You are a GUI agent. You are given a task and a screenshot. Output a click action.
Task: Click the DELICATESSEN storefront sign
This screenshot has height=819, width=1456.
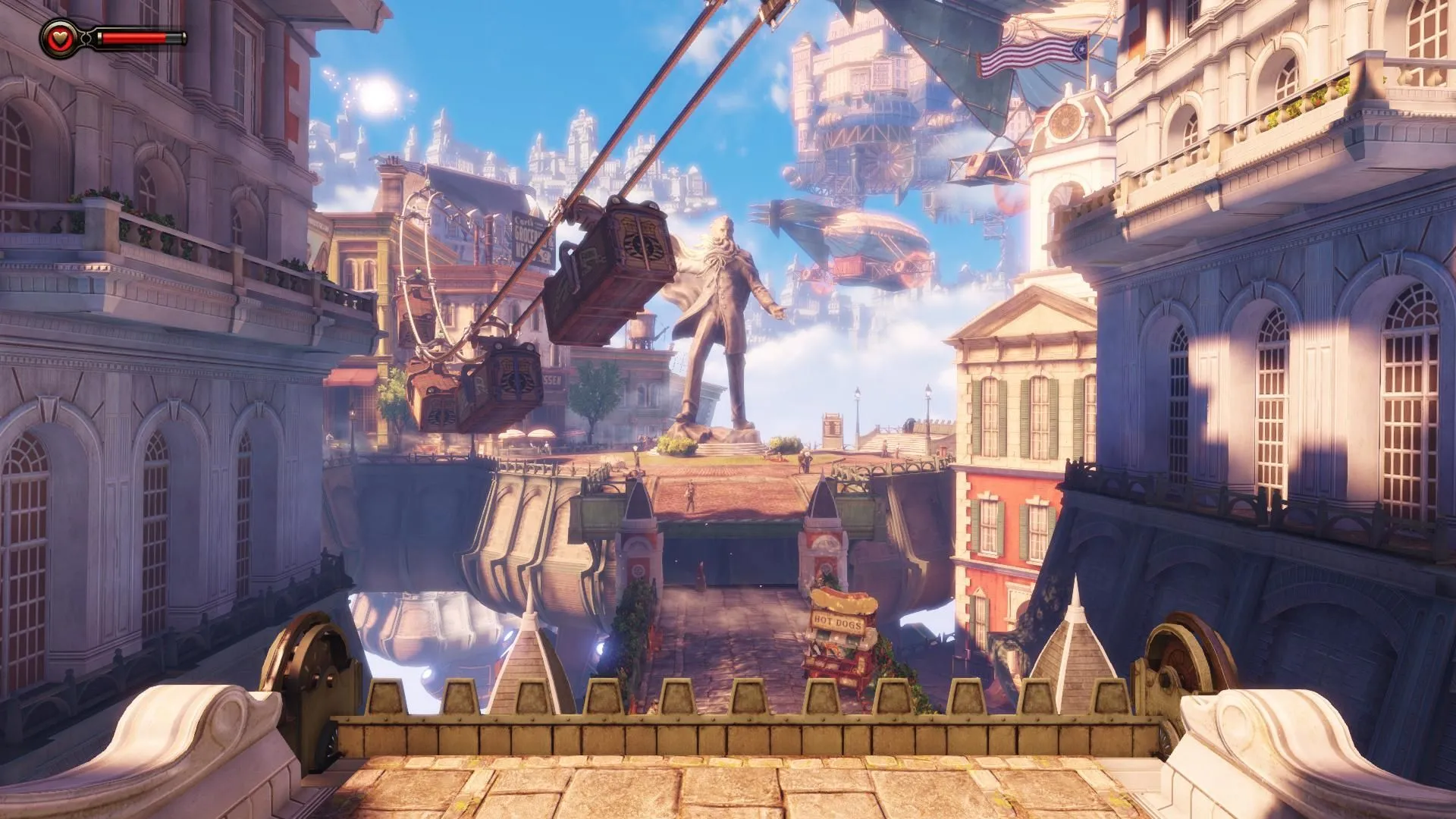click(x=552, y=379)
